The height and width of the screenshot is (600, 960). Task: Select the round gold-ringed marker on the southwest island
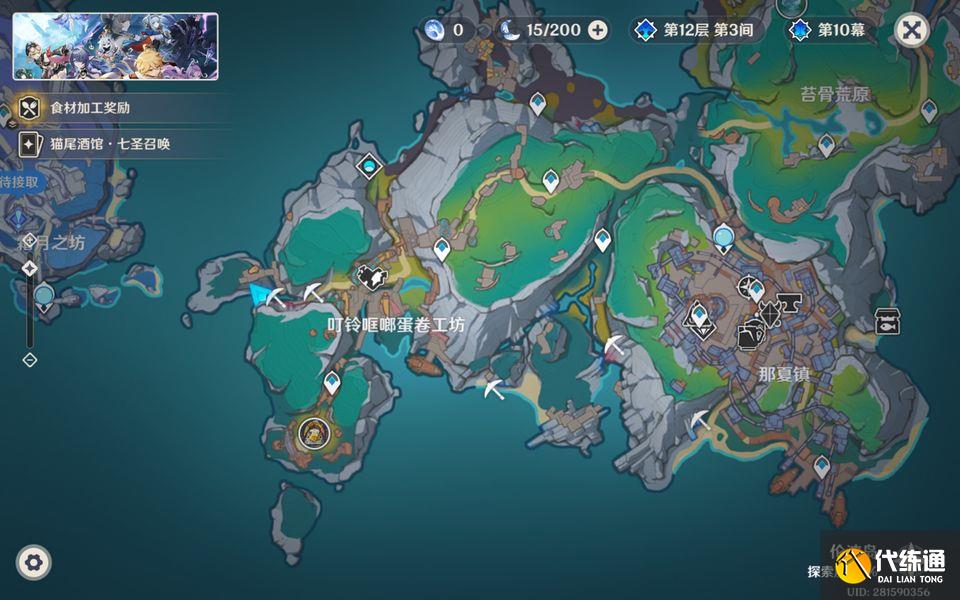(314, 433)
